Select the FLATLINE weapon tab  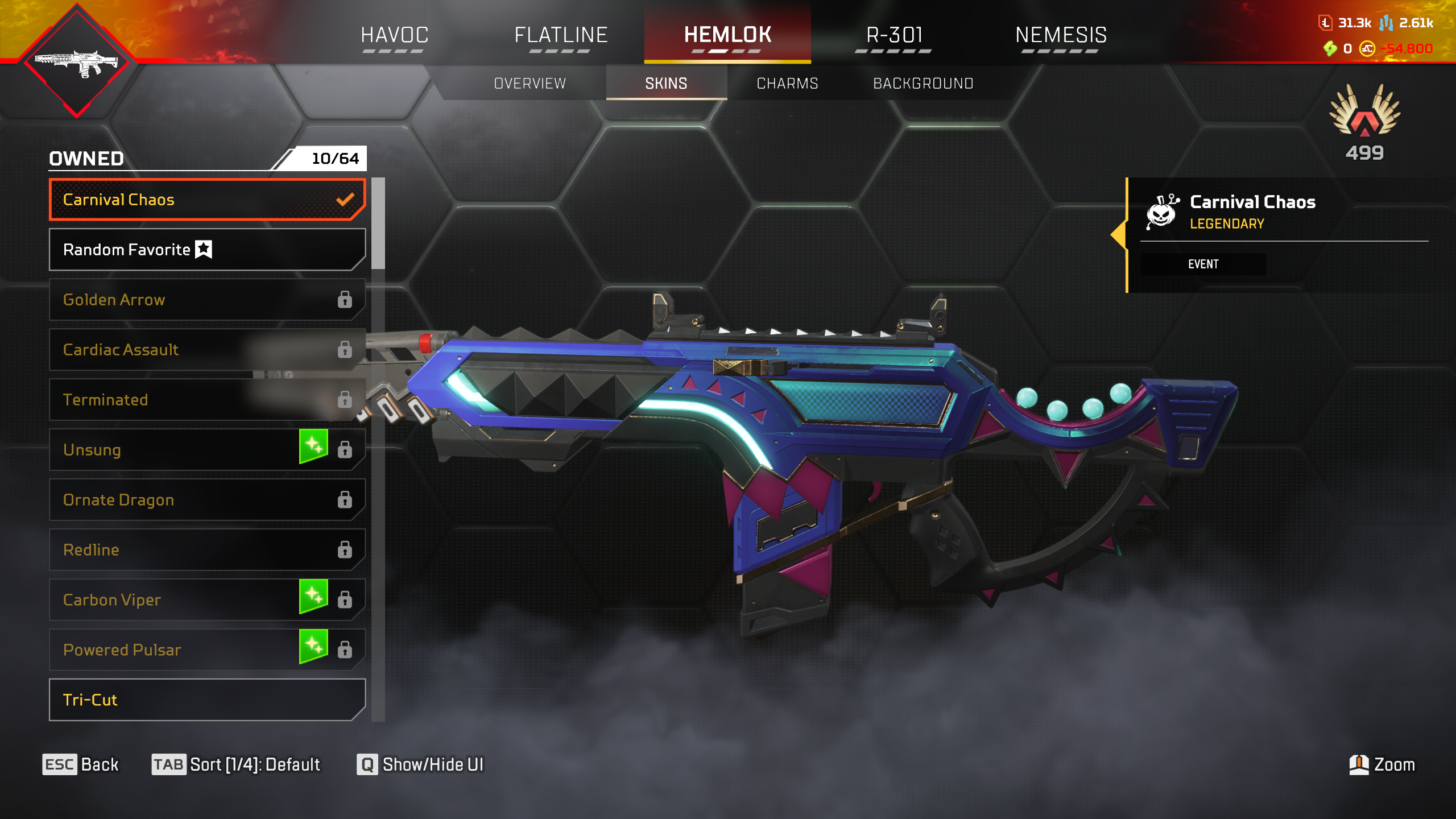561,35
